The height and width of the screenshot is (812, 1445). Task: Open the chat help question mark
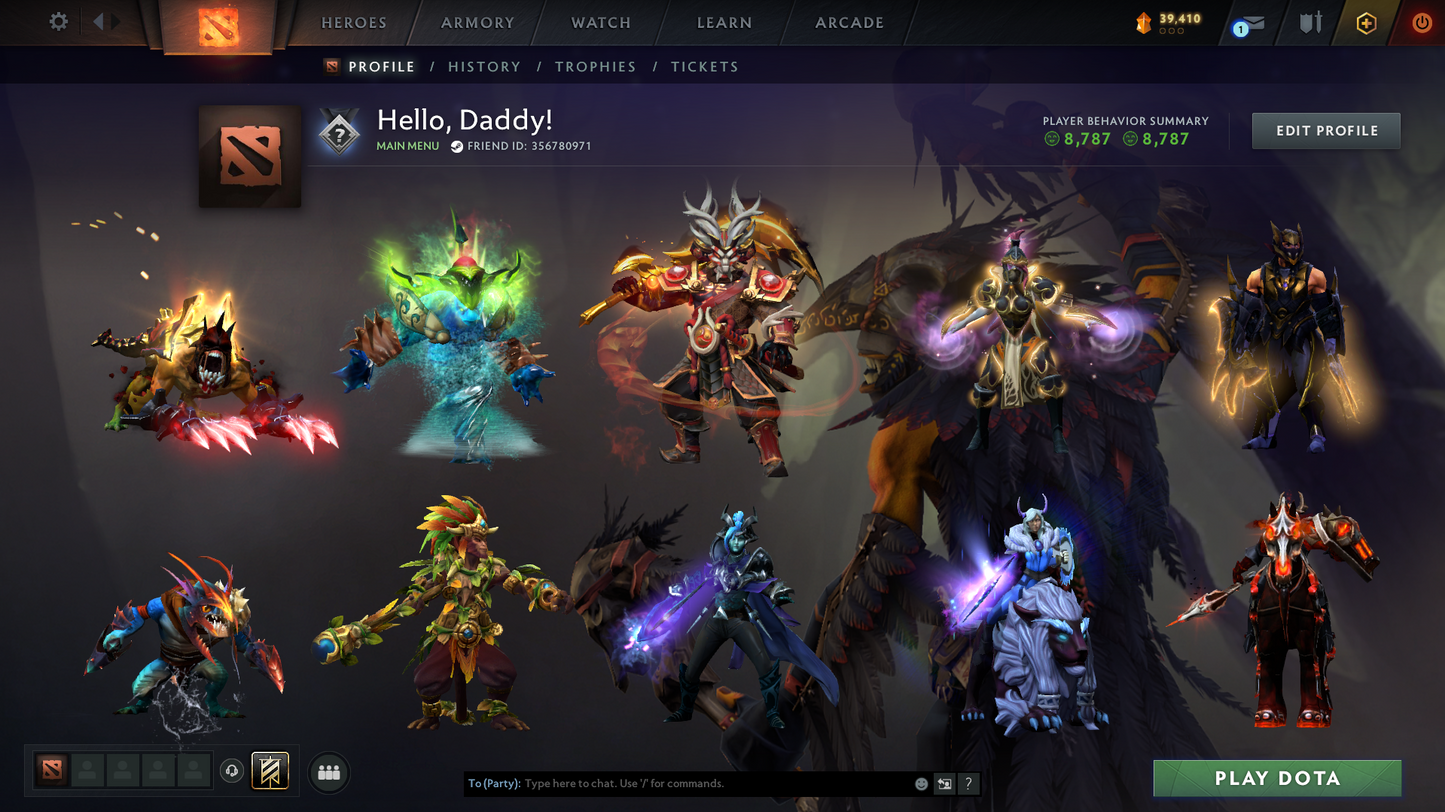[x=968, y=784]
